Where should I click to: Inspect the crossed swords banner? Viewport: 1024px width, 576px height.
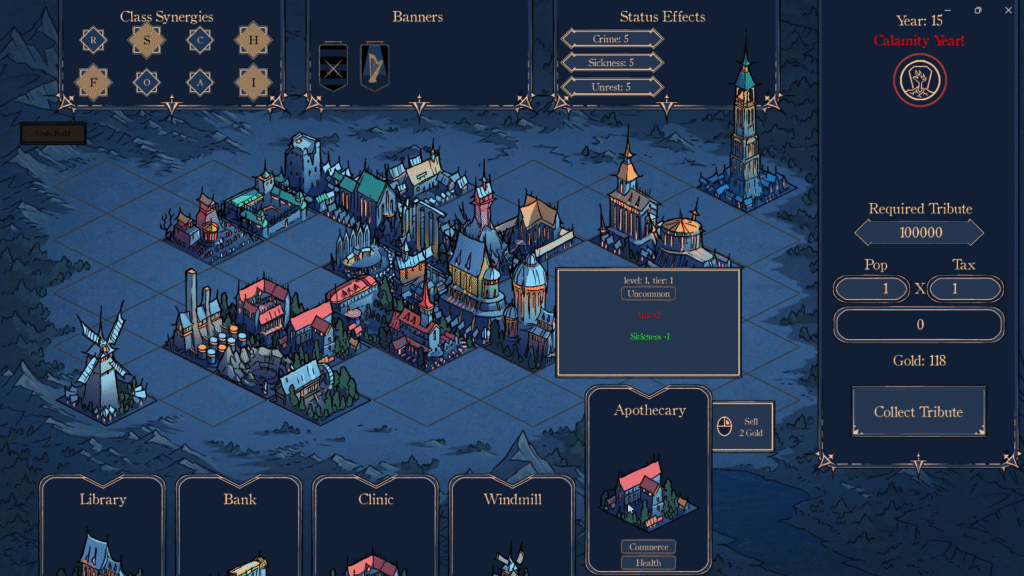[x=332, y=66]
